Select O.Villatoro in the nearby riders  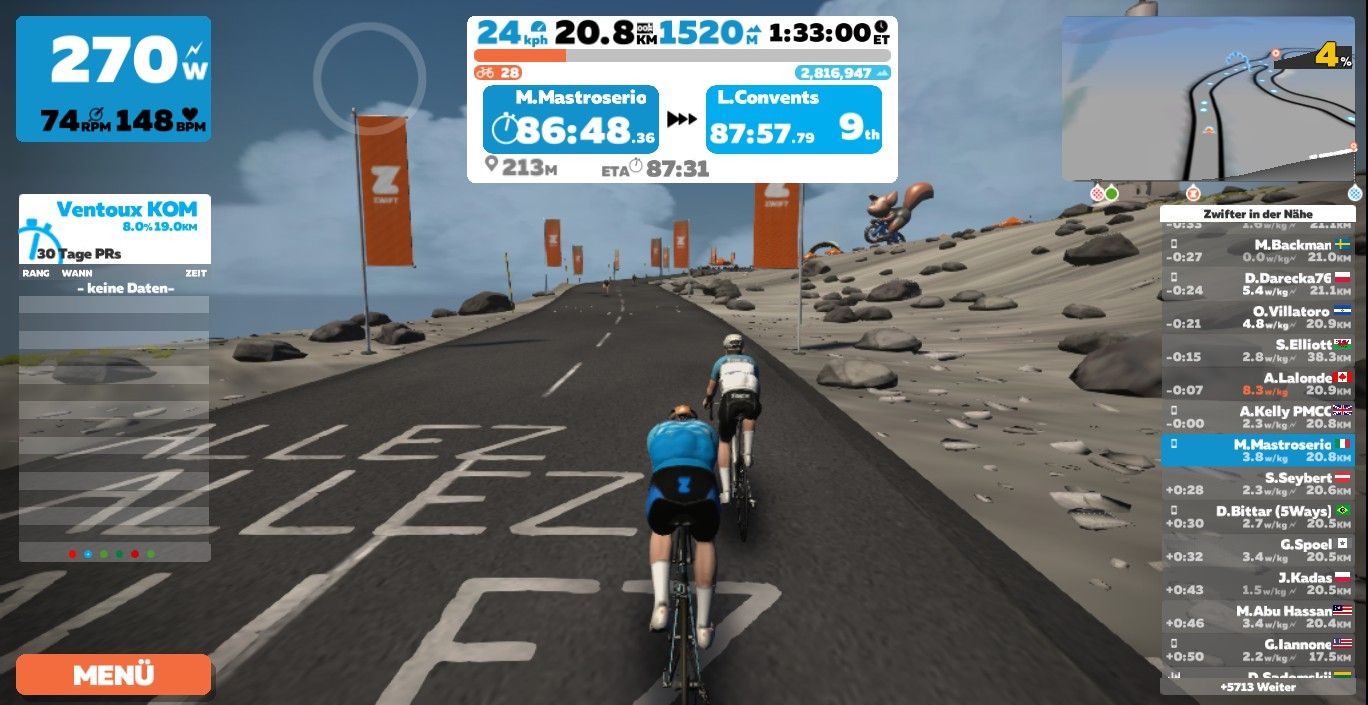(1257, 317)
